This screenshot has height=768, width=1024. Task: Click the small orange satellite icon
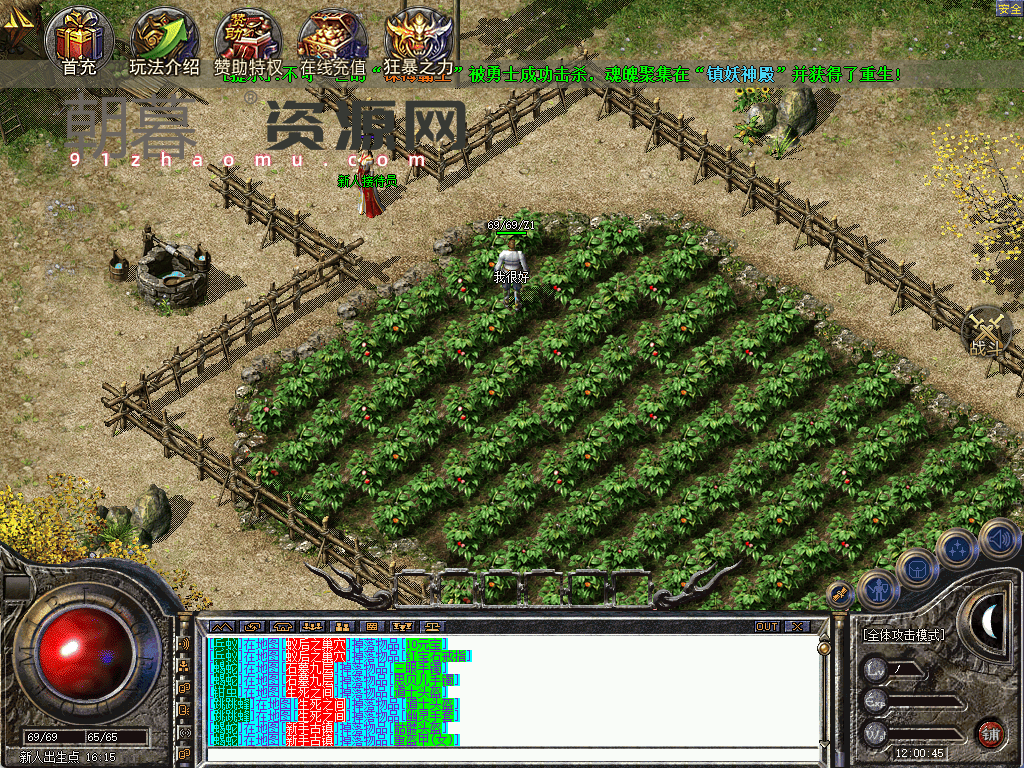click(x=842, y=593)
